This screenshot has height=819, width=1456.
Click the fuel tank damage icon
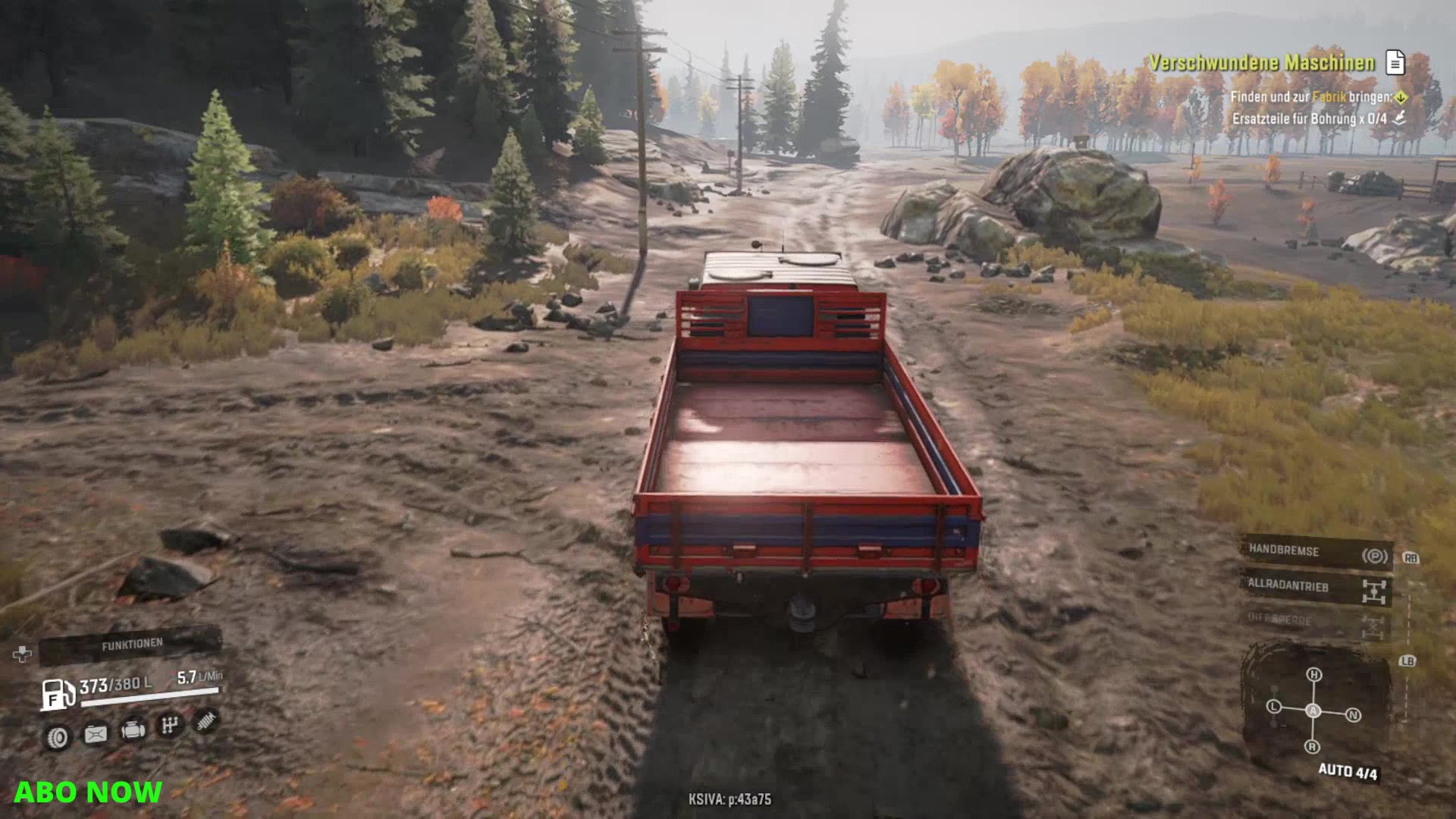point(96,733)
